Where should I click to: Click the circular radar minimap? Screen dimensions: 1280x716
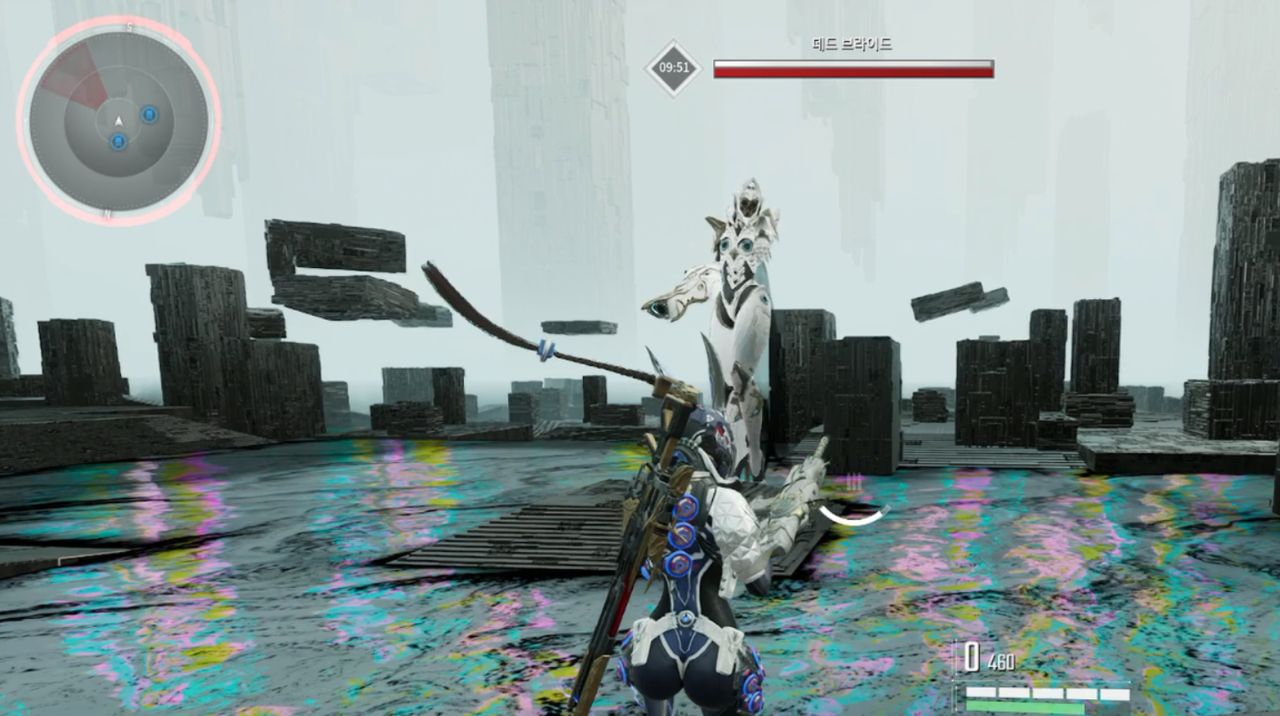pos(118,121)
